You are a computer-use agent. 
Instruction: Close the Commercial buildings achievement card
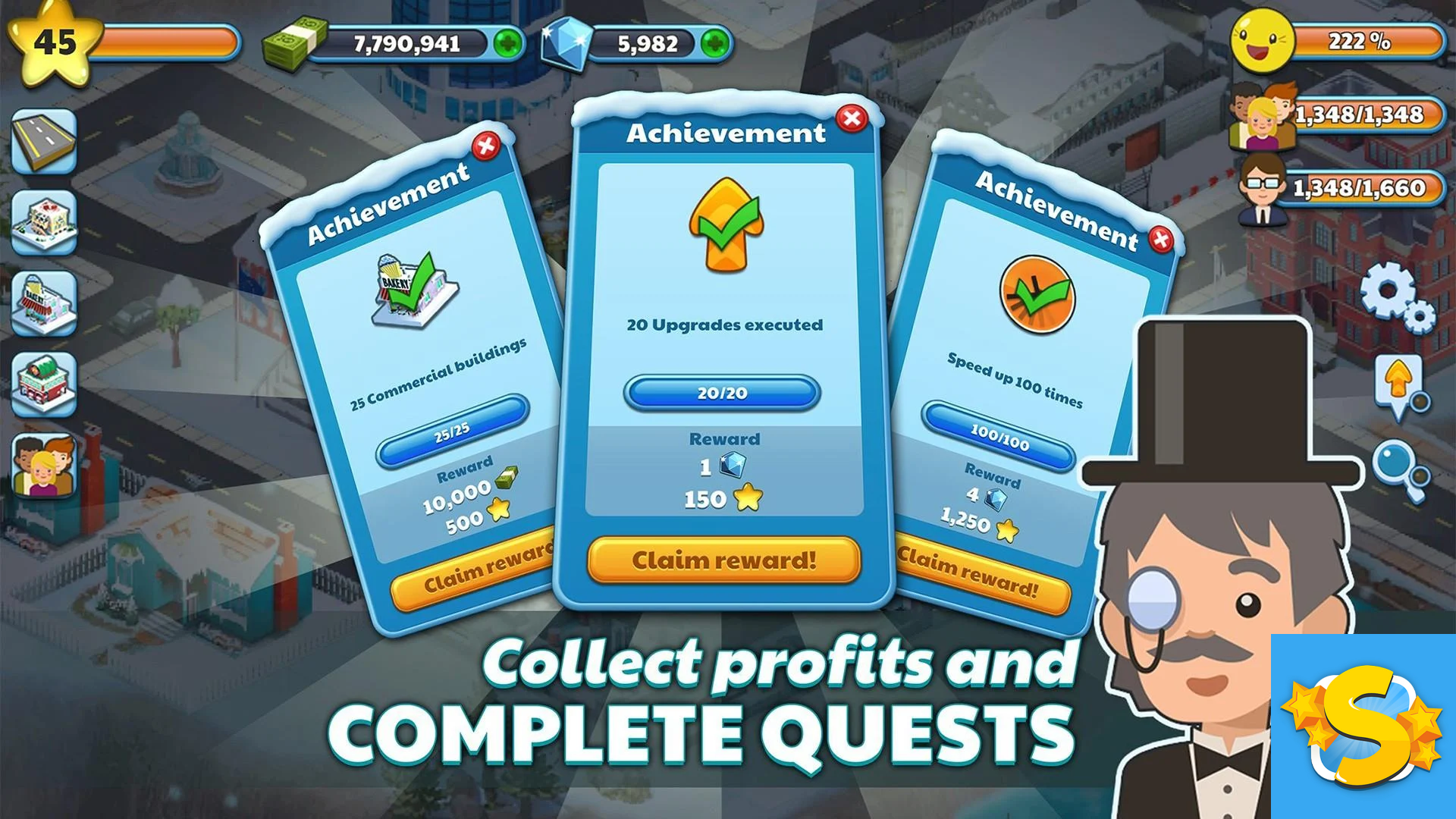486,146
